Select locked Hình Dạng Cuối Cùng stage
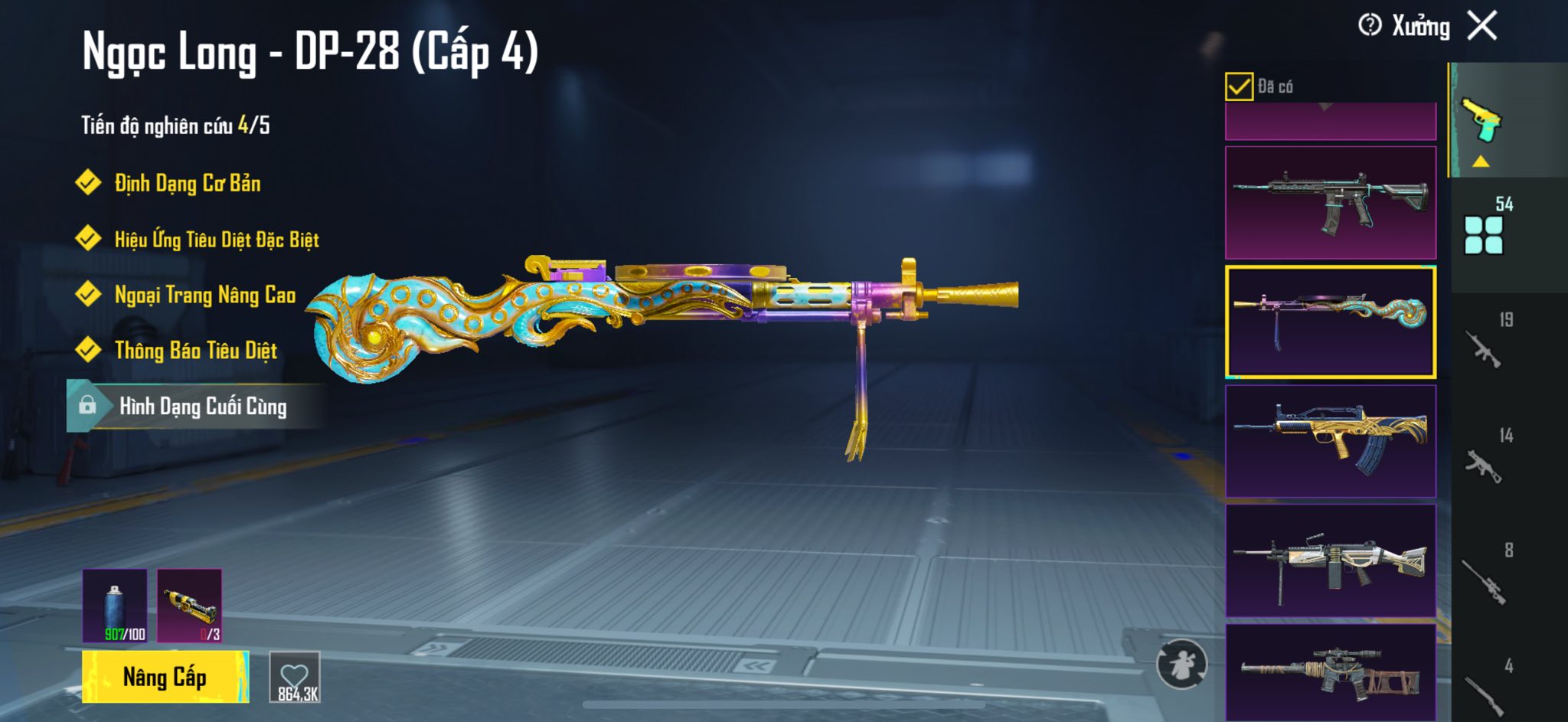 pyautogui.click(x=202, y=406)
